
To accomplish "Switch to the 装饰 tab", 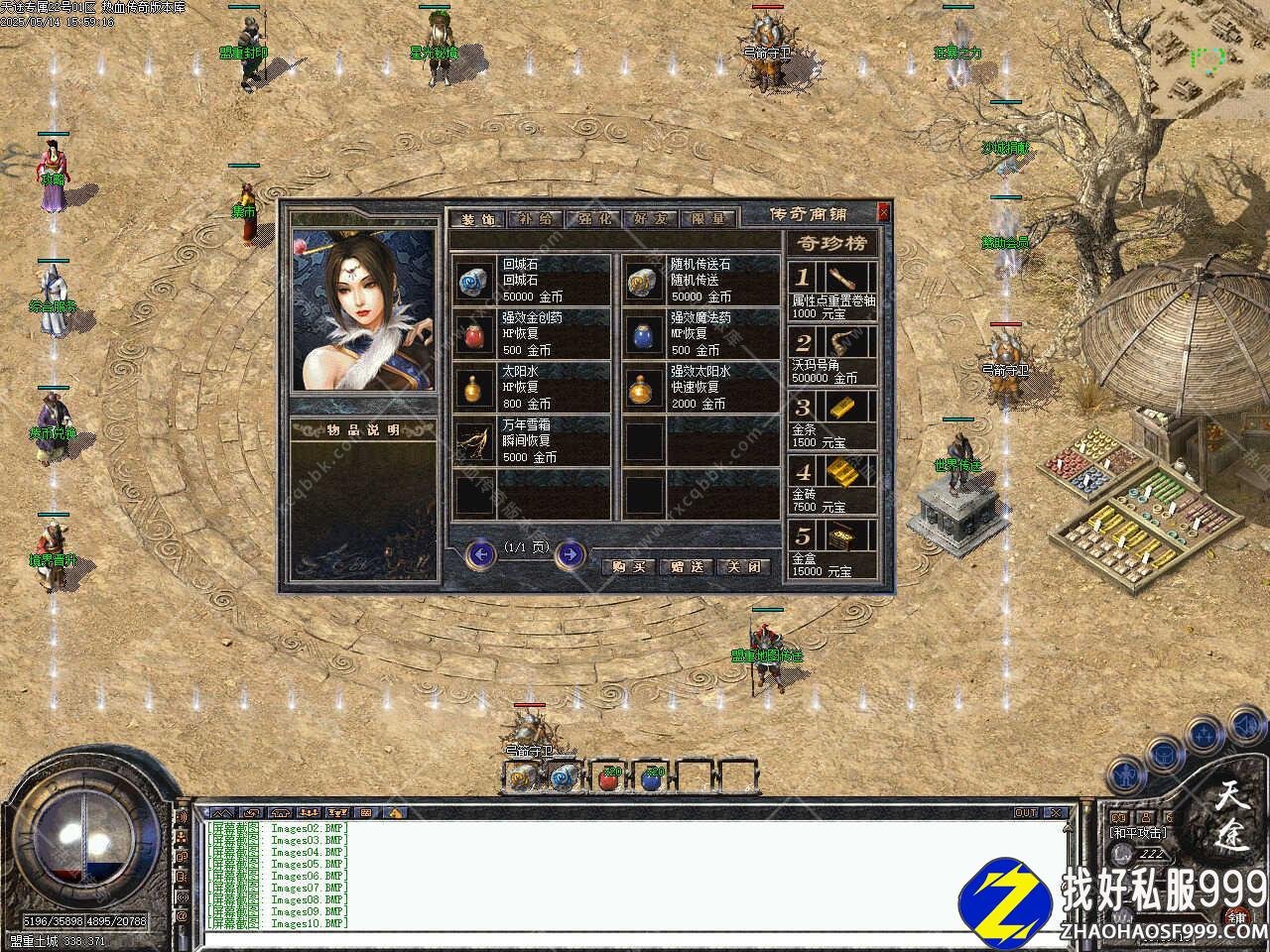I will tap(477, 219).
